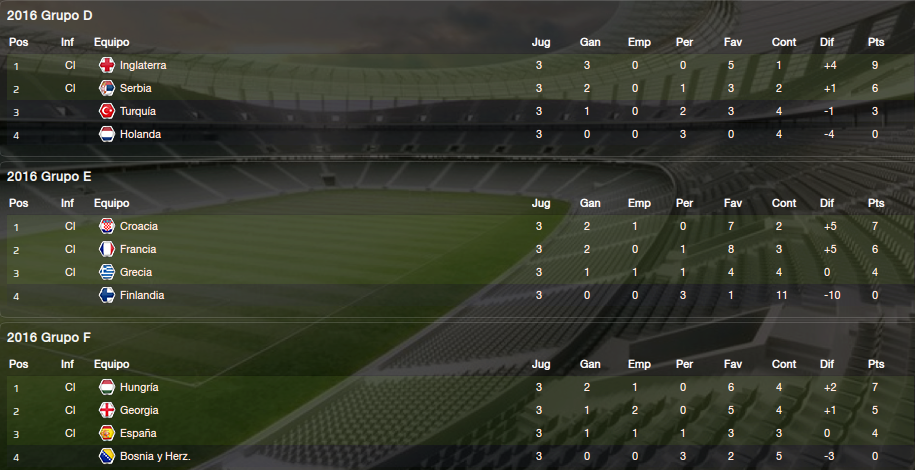Viewport: 915px width, 470px height.
Task: Select Georgia in Grupo F
Action: 139,410
